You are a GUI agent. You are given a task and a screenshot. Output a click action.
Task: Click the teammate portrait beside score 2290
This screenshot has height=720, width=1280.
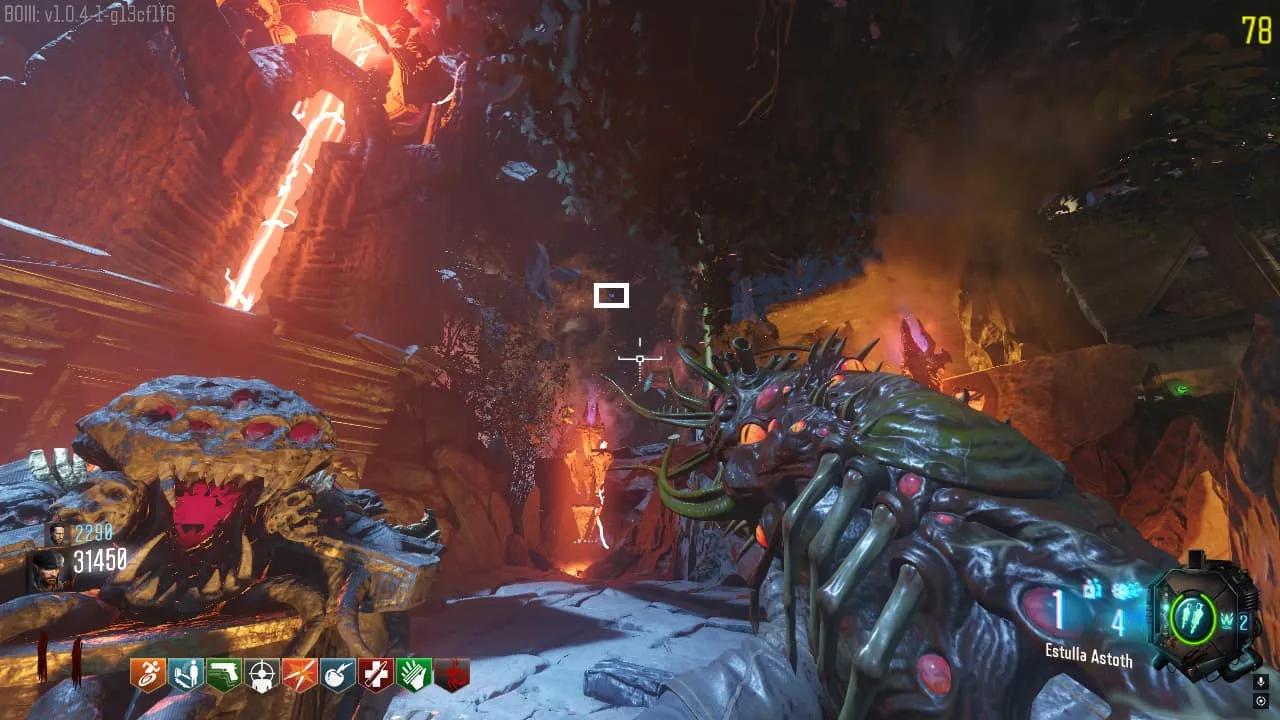58,533
